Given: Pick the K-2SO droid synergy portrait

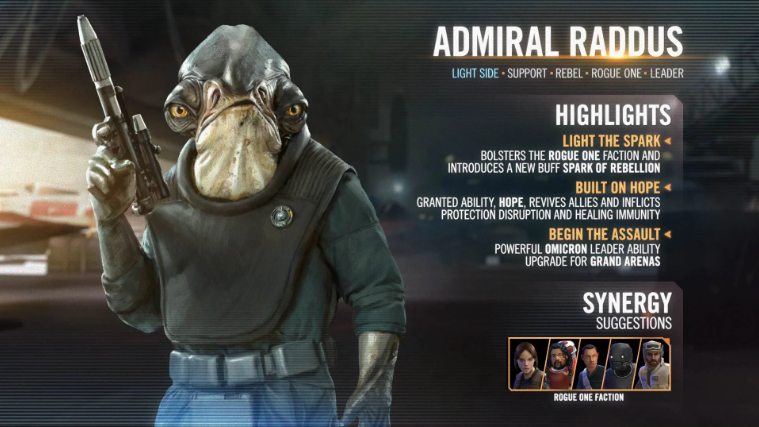Looking at the screenshot, I should point(621,364).
